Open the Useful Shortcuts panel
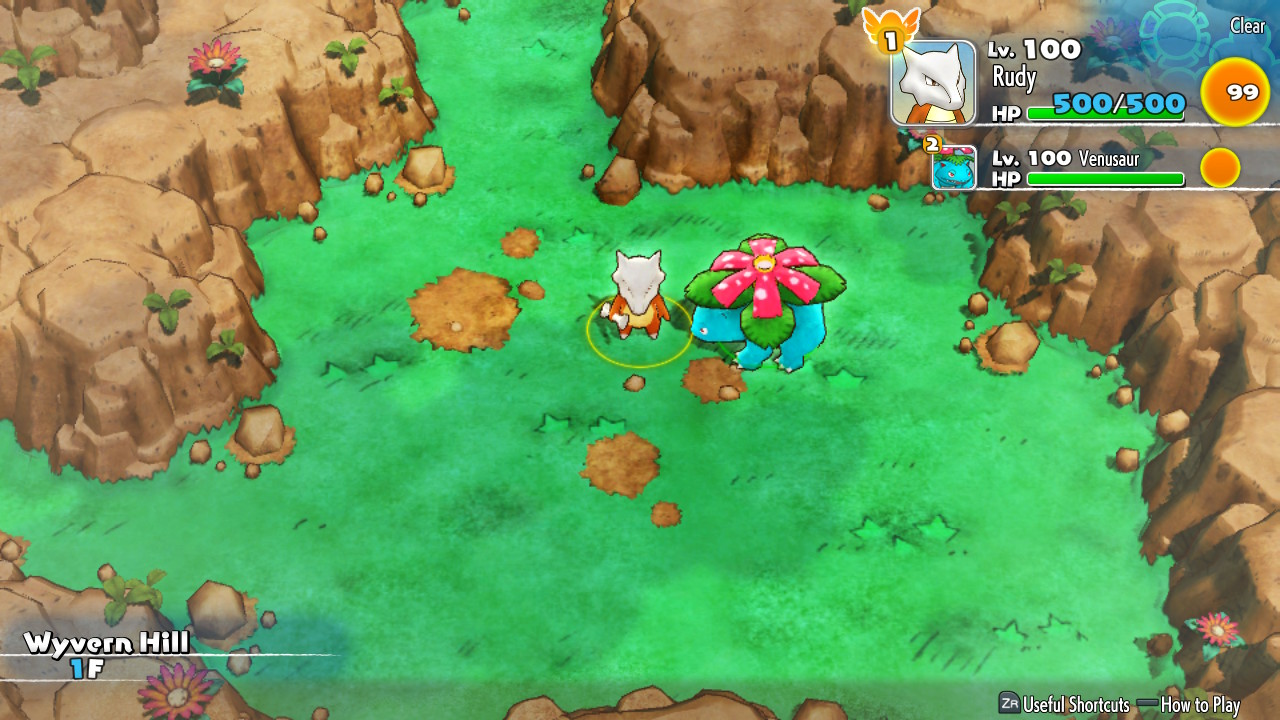 coord(1064,704)
